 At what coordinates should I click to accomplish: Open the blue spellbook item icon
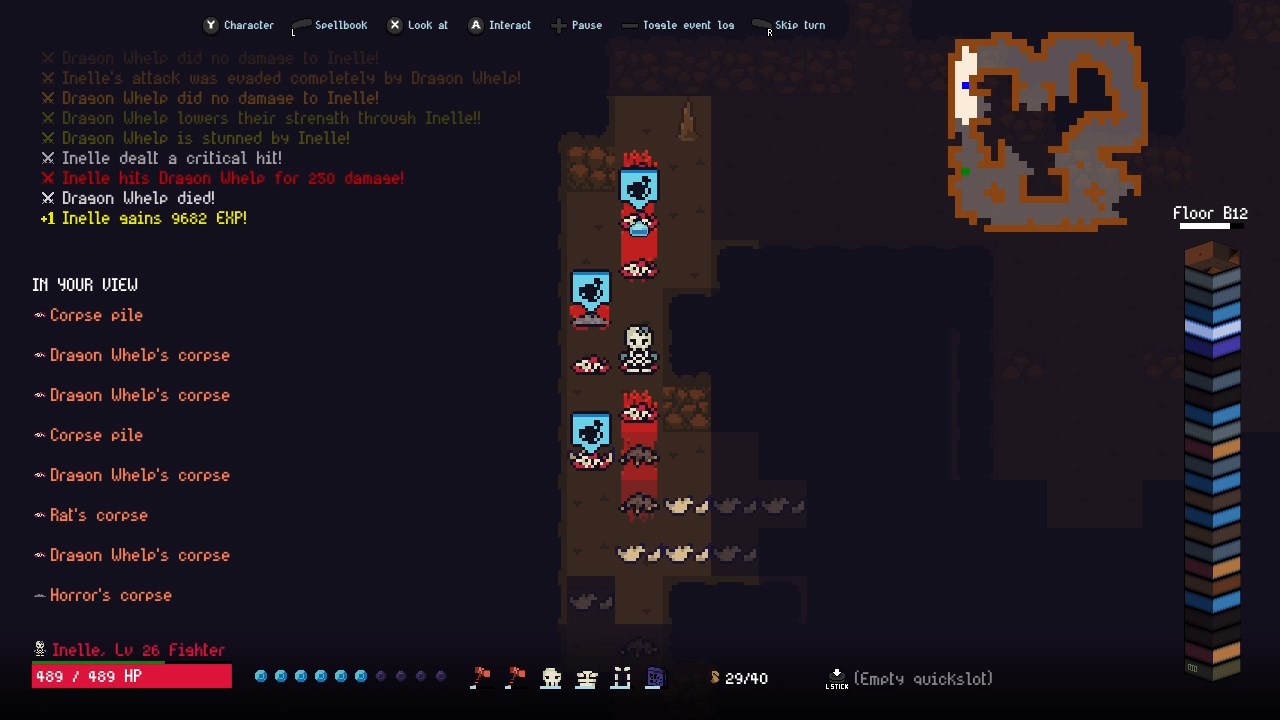point(655,678)
